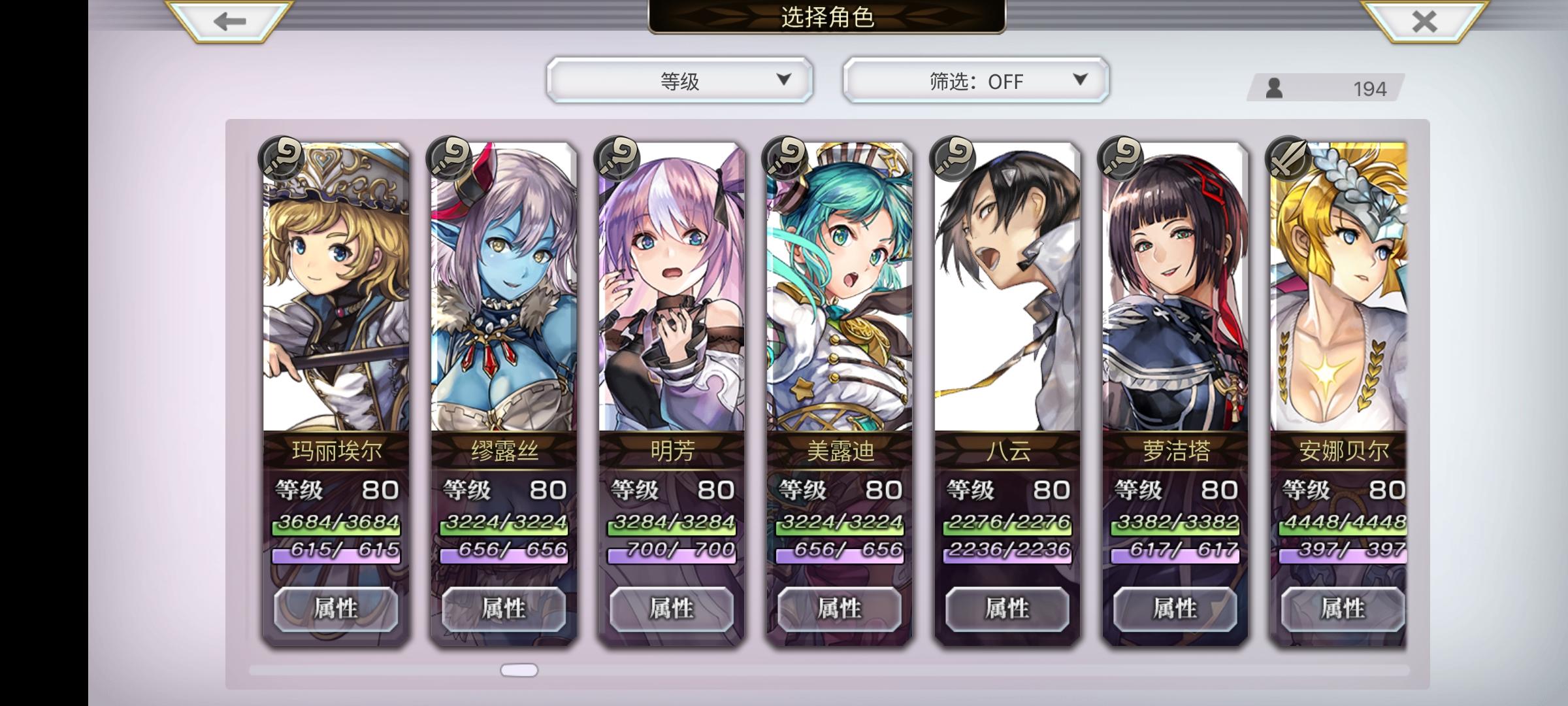Open the 筛选：OFF filter dropdown
This screenshot has width=1568, height=706.
coord(973,80)
